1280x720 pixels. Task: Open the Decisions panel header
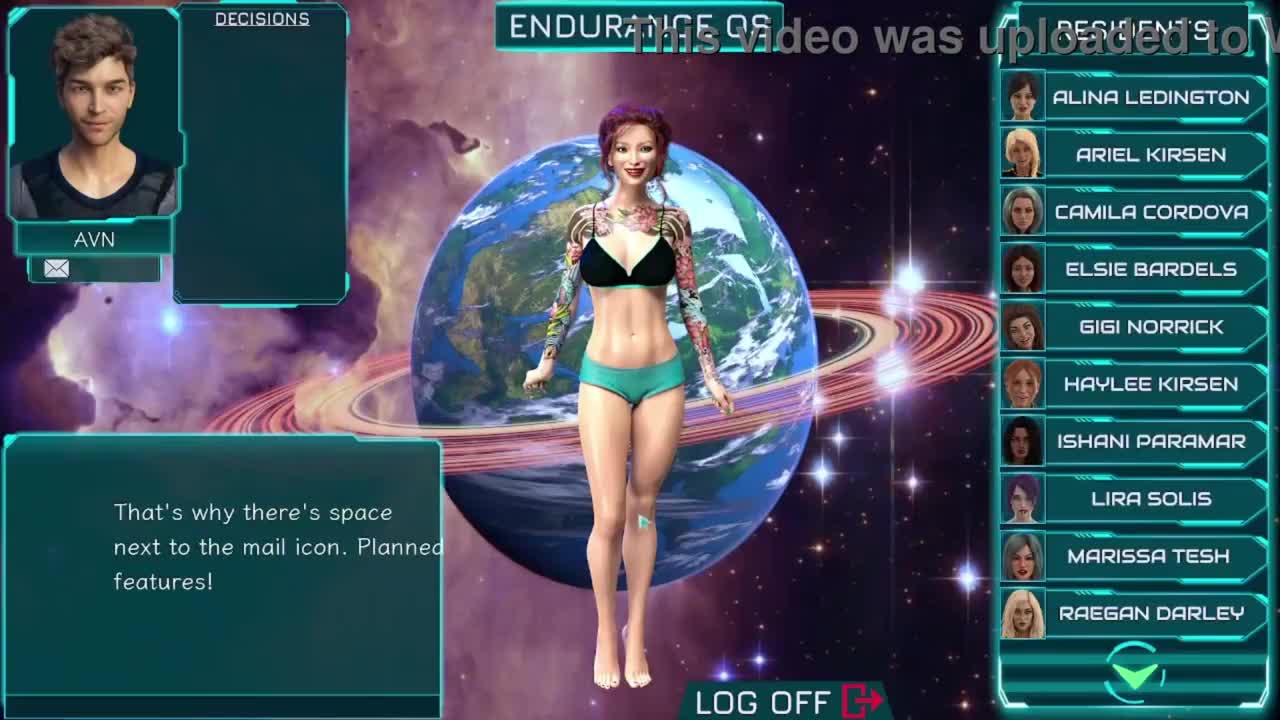[x=262, y=19]
